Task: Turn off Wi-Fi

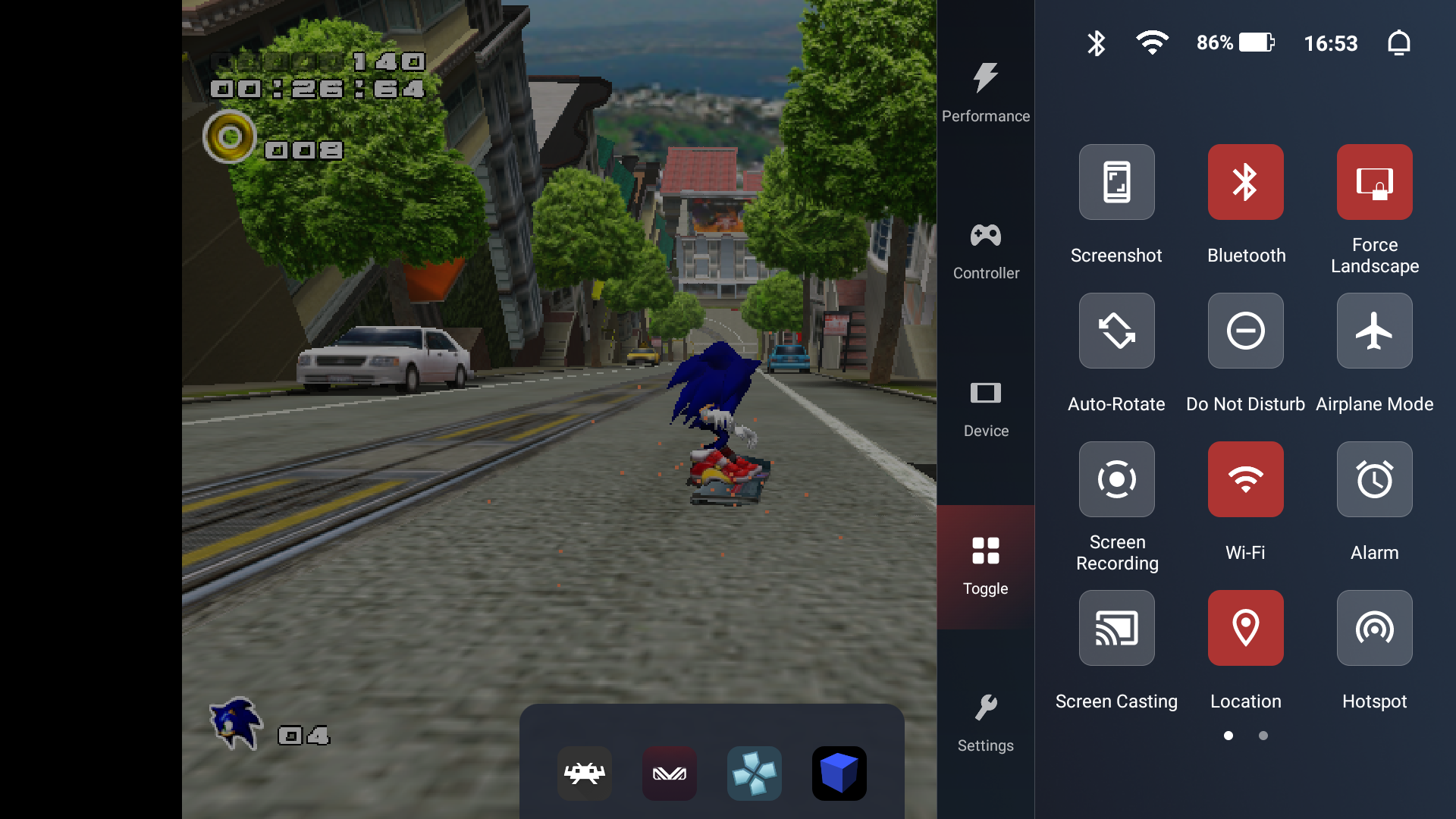Action: (x=1244, y=479)
